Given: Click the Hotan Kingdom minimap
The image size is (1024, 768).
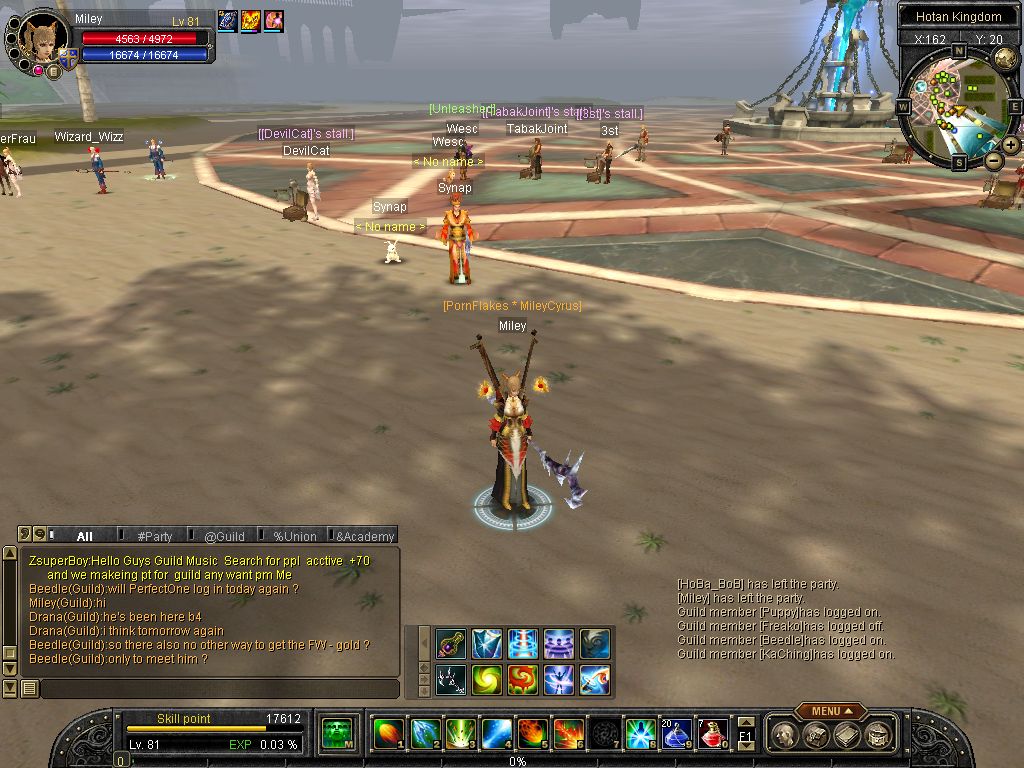Looking at the screenshot, I should (x=957, y=106).
